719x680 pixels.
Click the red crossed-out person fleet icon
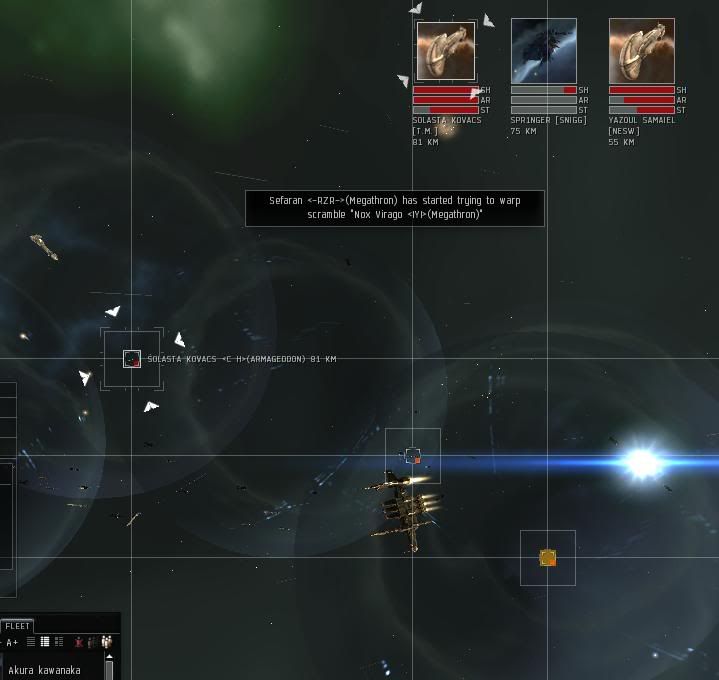(x=79, y=642)
